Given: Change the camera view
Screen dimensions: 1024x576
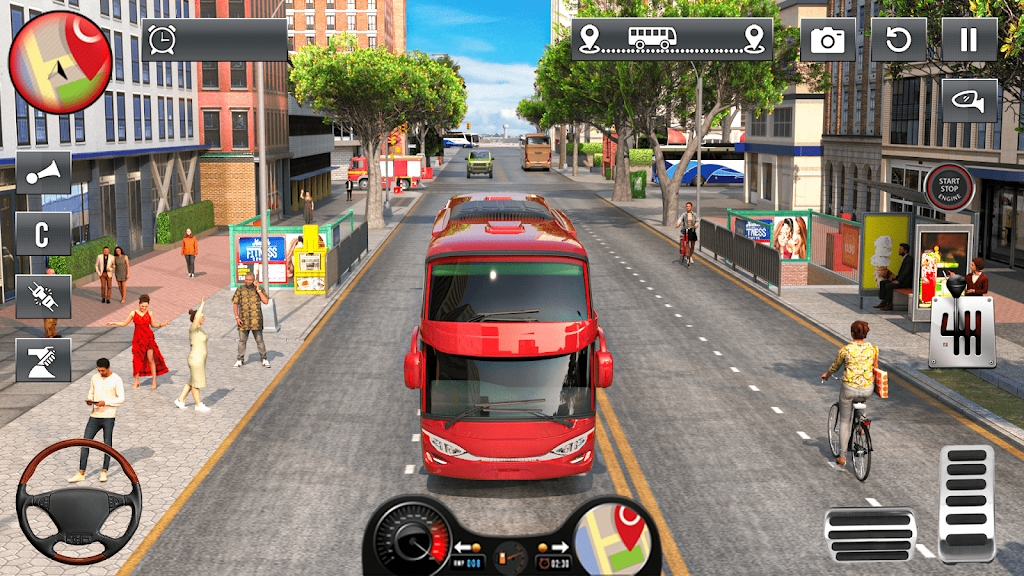Looking at the screenshot, I should pos(827,40).
